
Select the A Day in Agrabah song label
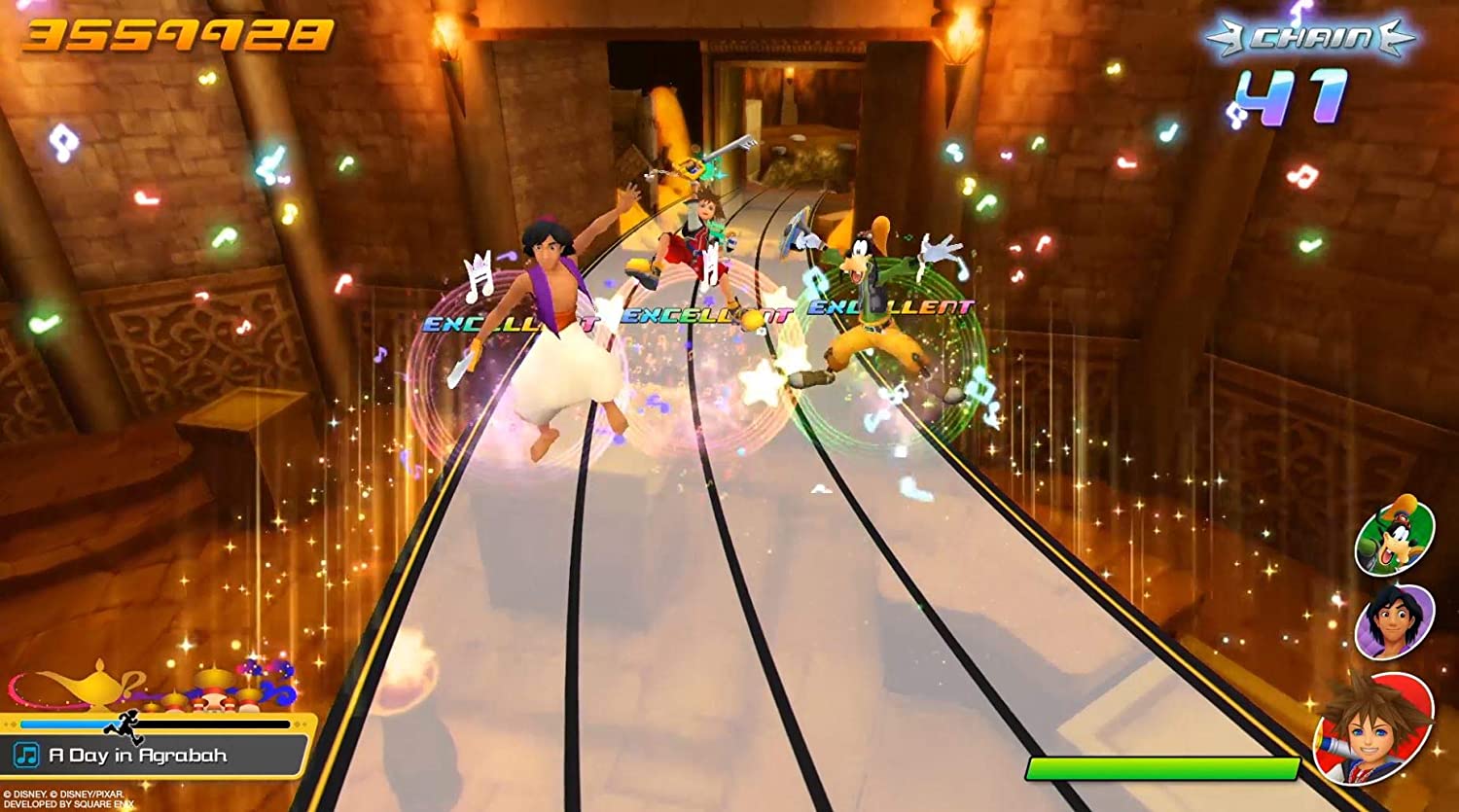(138, 756)
